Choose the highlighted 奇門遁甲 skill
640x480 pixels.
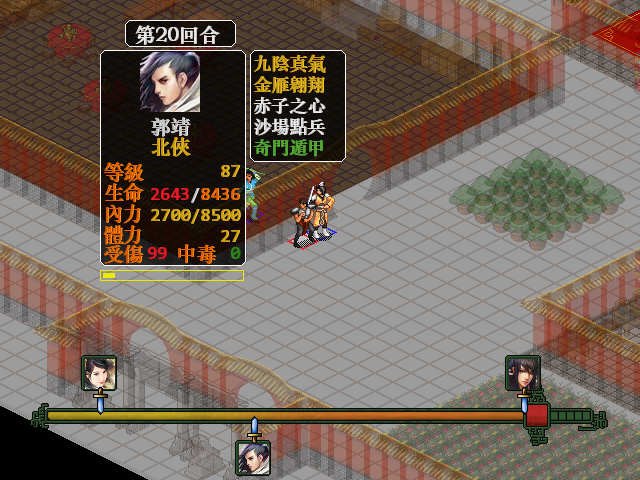pyautogui.click(x=297, y=148)
